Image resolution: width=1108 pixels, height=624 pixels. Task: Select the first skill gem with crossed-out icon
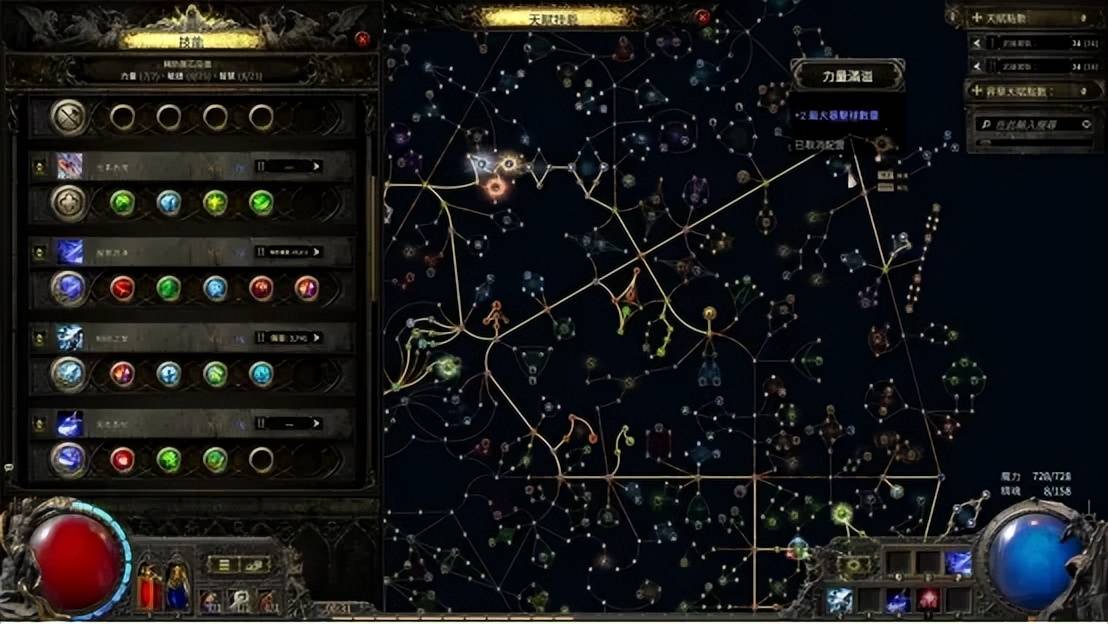69,117
